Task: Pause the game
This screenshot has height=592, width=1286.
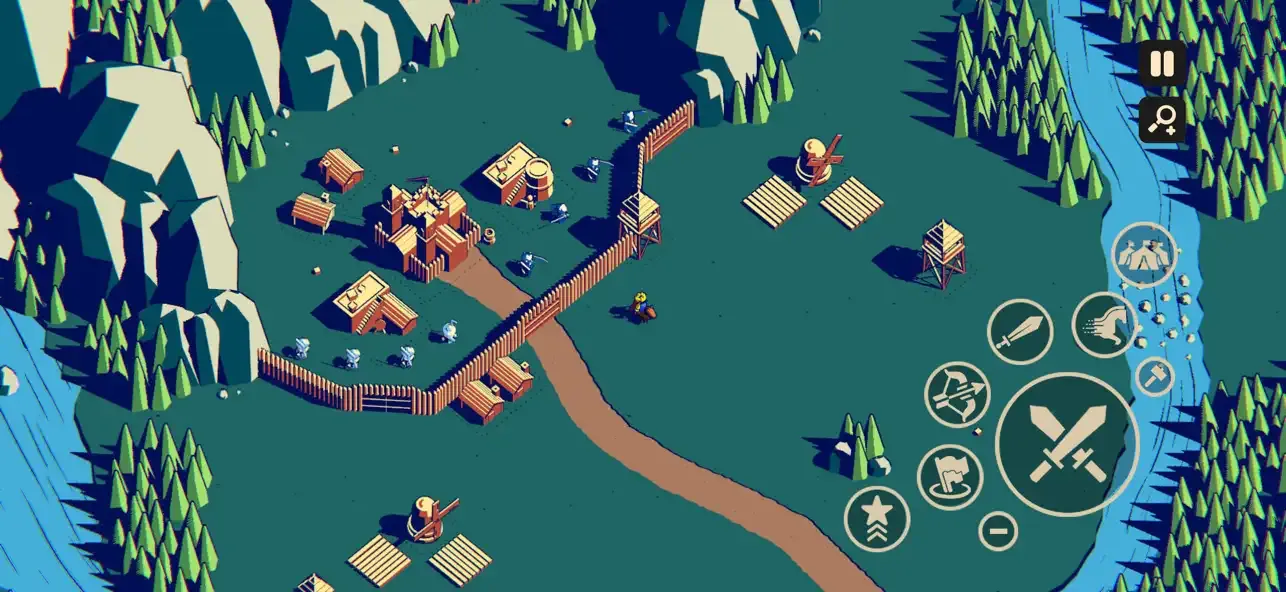Action: click(x=1162, y=64)
